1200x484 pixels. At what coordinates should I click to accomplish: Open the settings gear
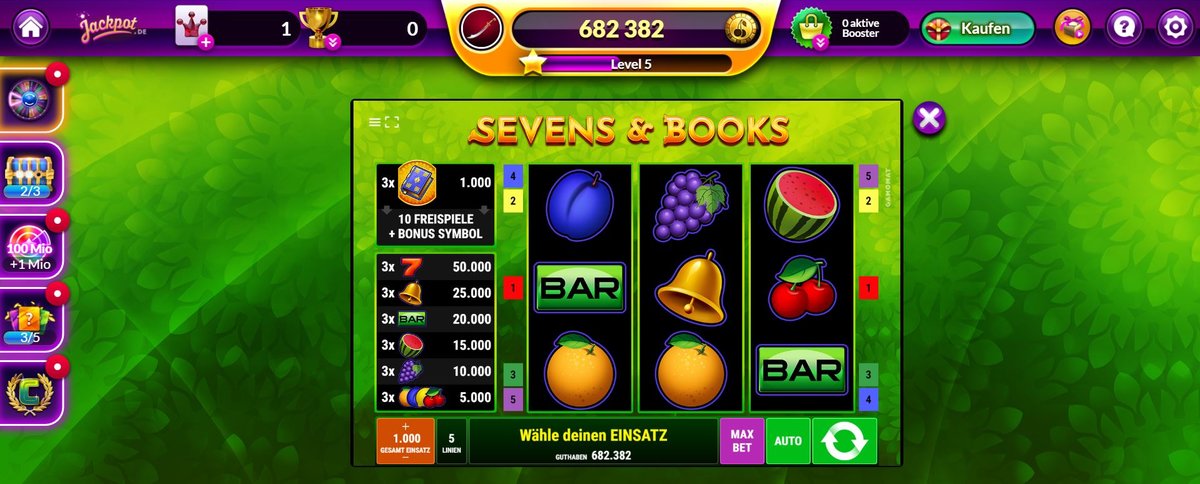click(1174, 28)
